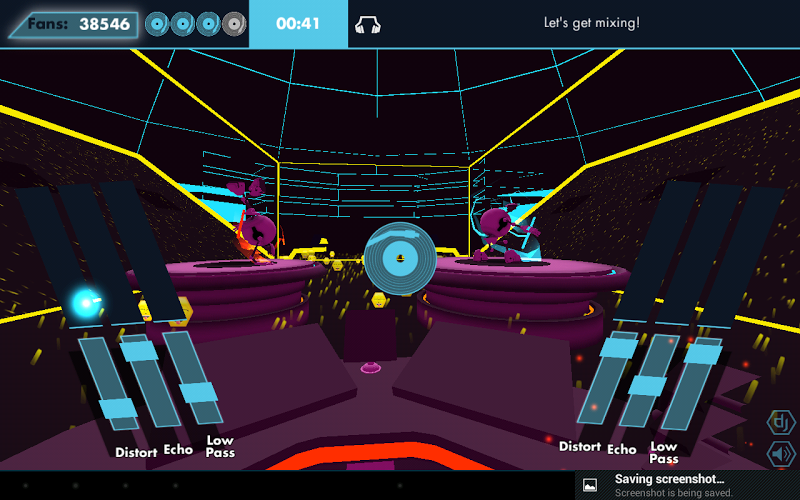Tap the right deck Low Pass slider
This screenshot has width=800, height=500.
click(702, 354)
